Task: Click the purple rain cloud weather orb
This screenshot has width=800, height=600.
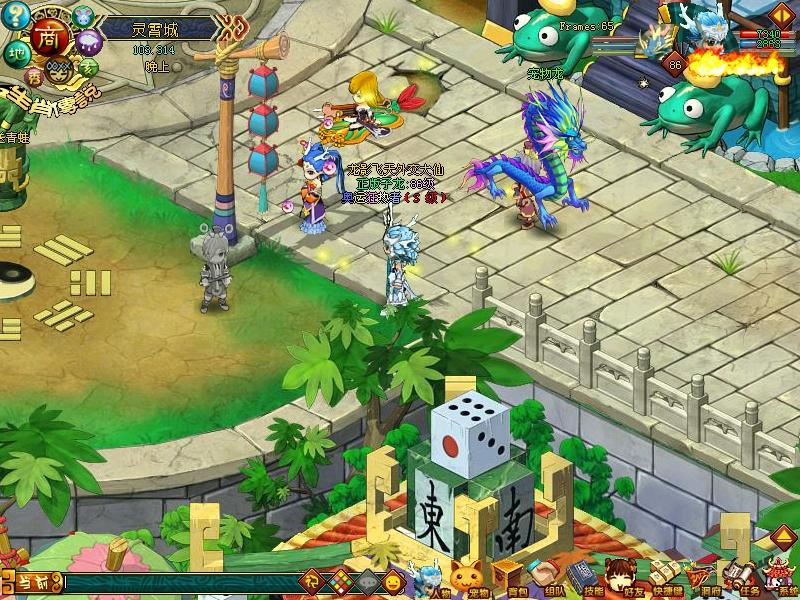Action: point(90,43)
